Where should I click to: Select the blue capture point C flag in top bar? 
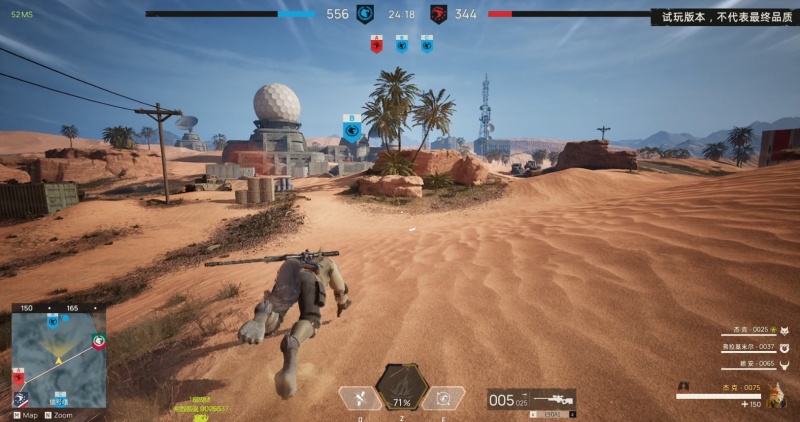click(426, 44)
